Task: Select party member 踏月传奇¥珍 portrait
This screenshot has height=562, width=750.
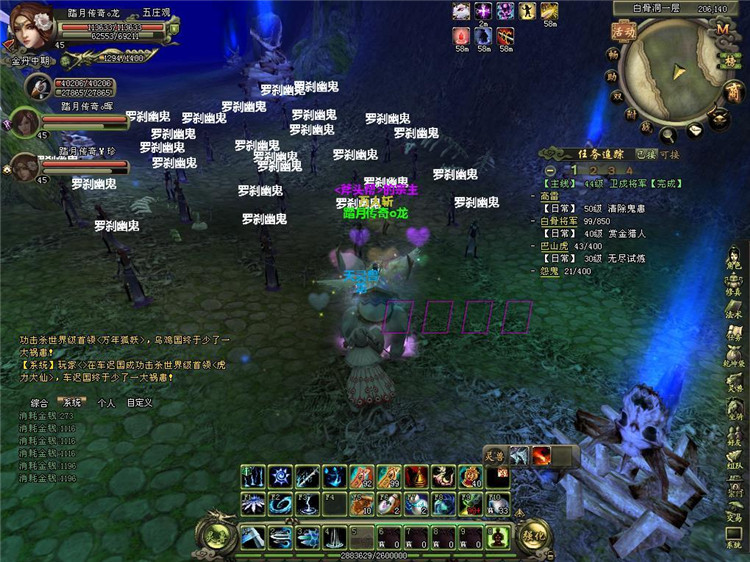Action: 25,166
